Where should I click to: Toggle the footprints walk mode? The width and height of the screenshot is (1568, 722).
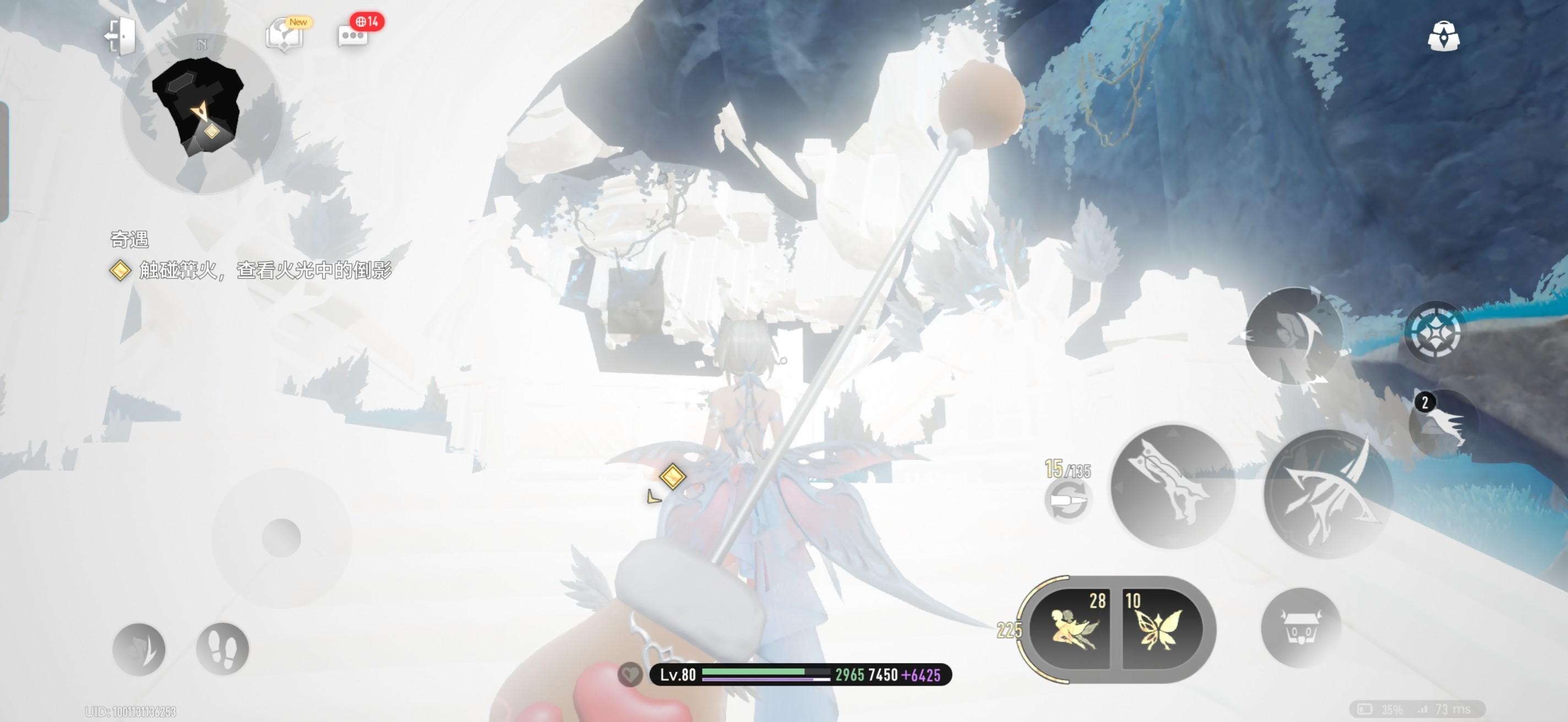click(222, 649)
